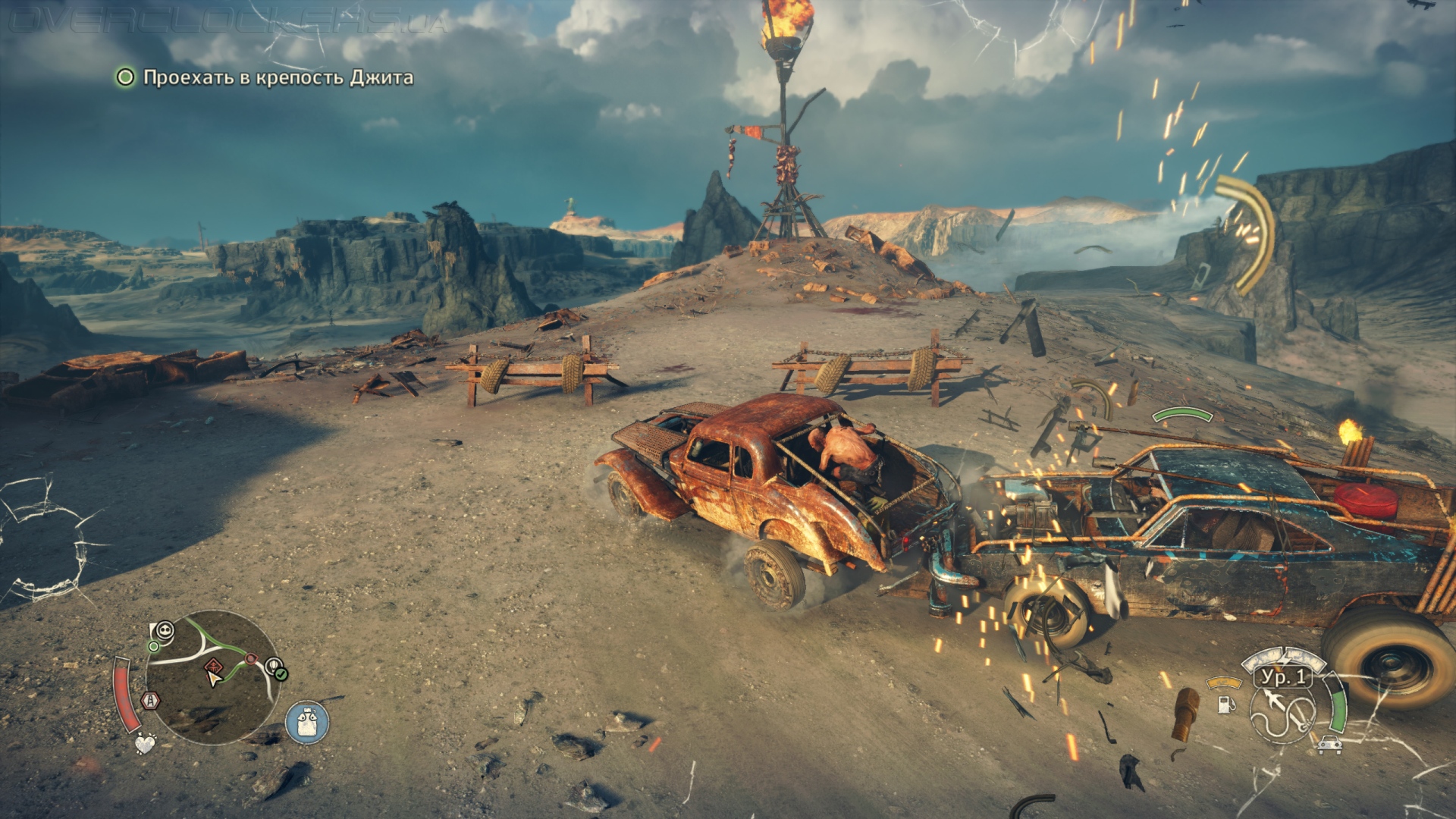Click the heart icon beside the health bar
1456x819 pixels.
pyautogui.click(x=146, y=743)
